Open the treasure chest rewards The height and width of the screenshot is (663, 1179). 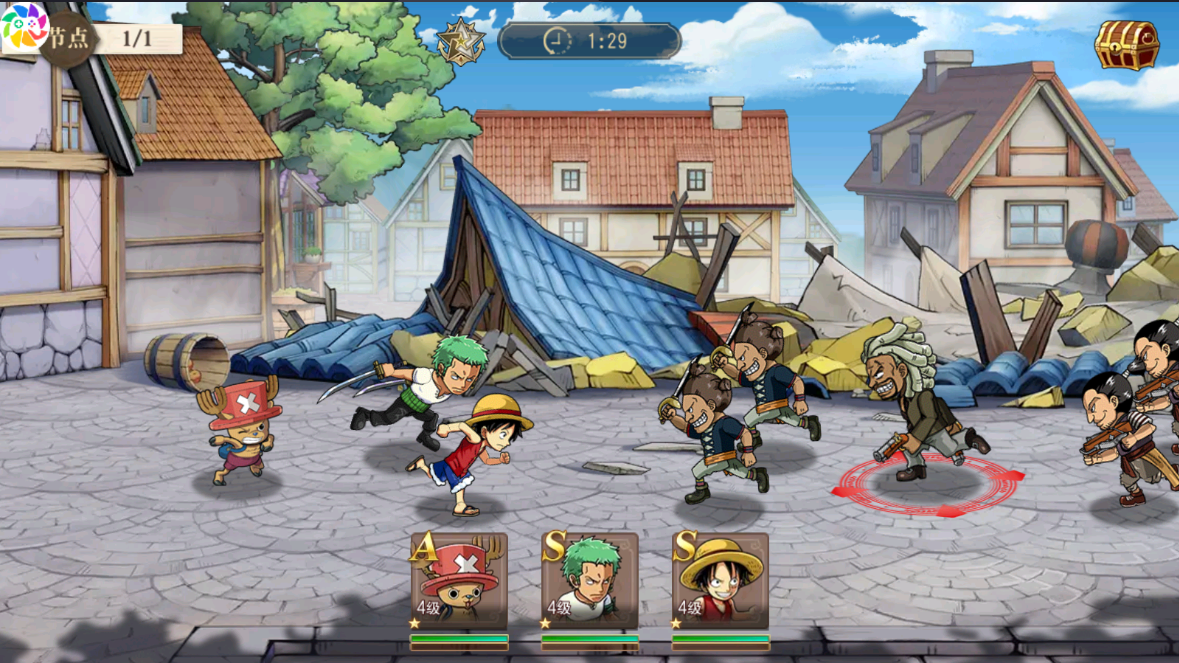(x=1126, y=45)
